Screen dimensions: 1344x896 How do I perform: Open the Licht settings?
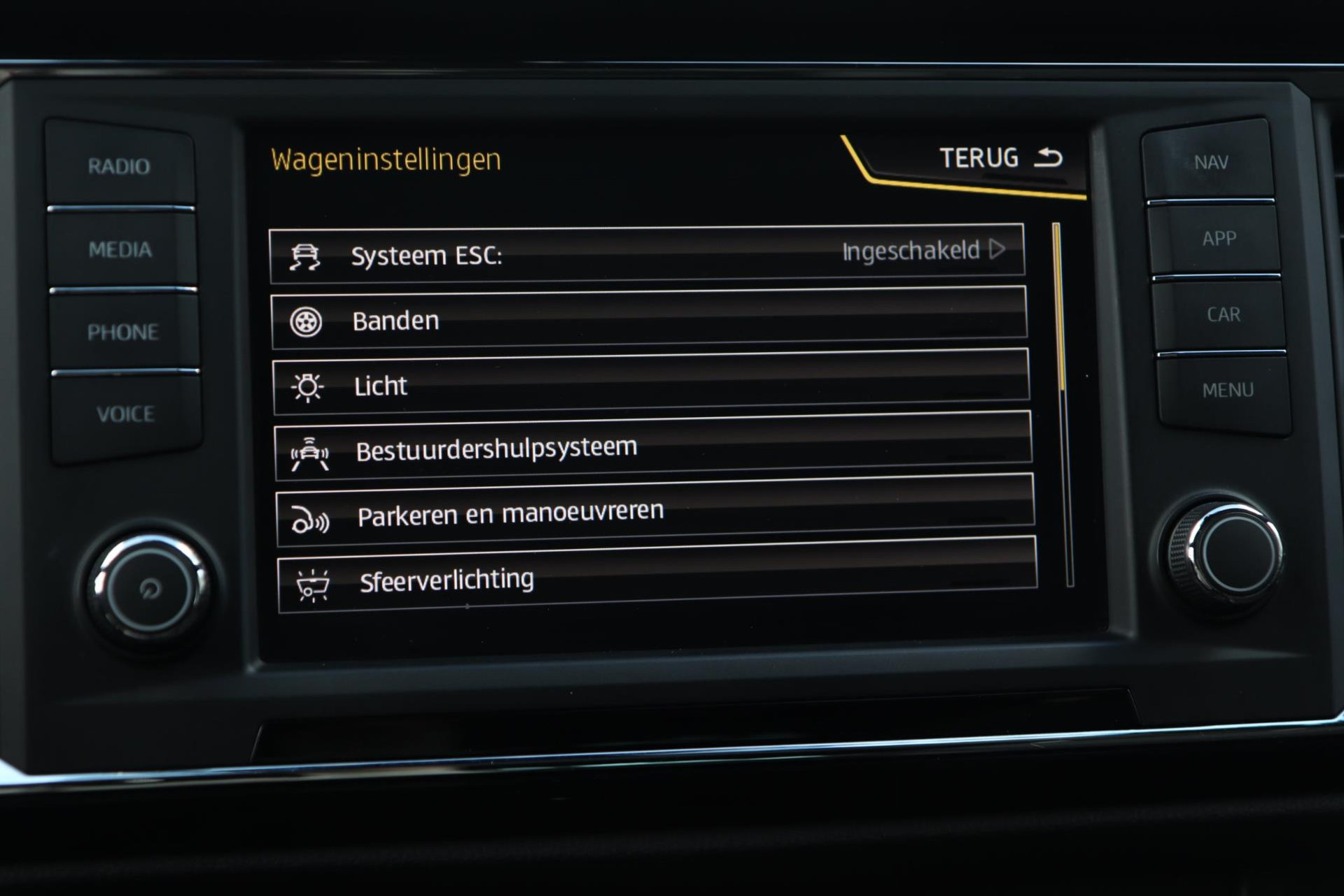(650, 384)
